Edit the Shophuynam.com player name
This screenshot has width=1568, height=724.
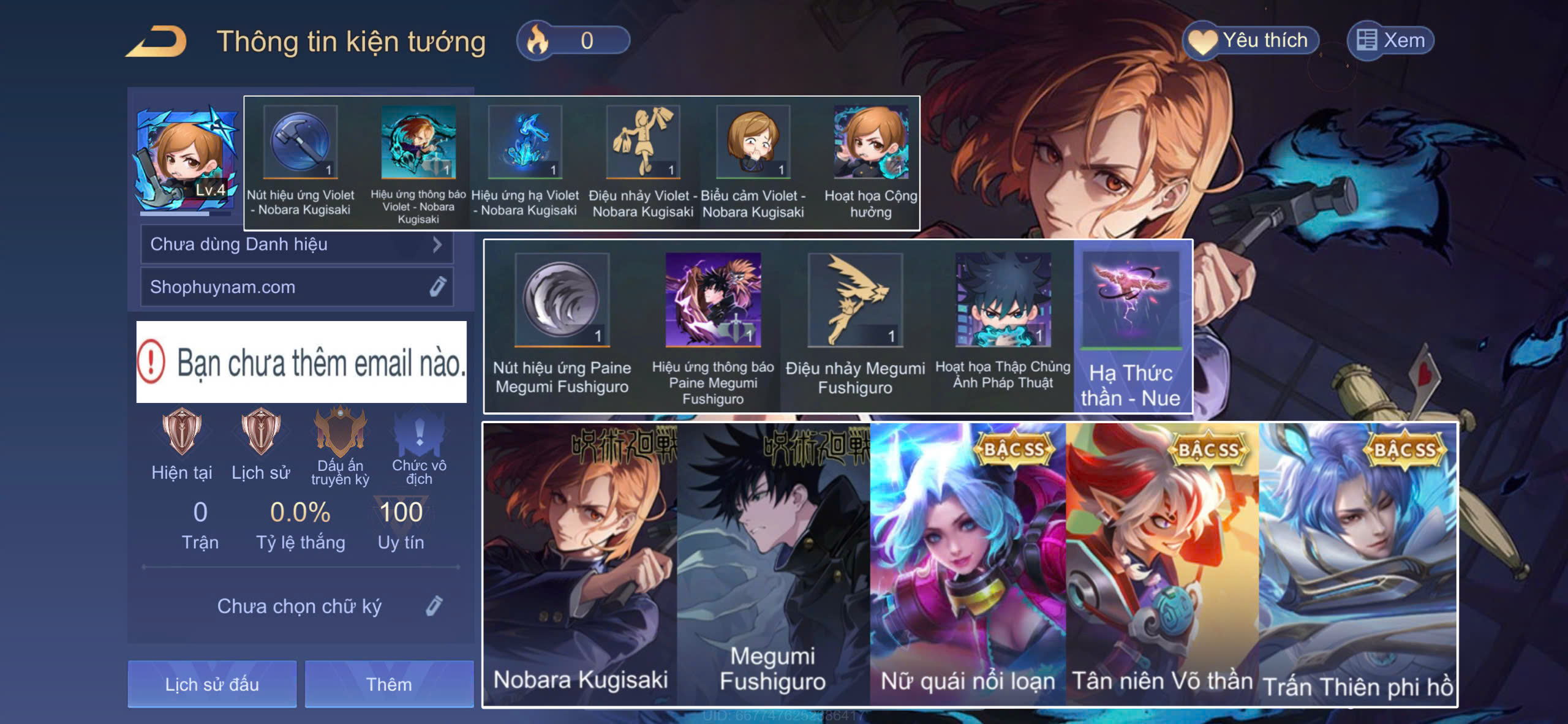[437, 287]
